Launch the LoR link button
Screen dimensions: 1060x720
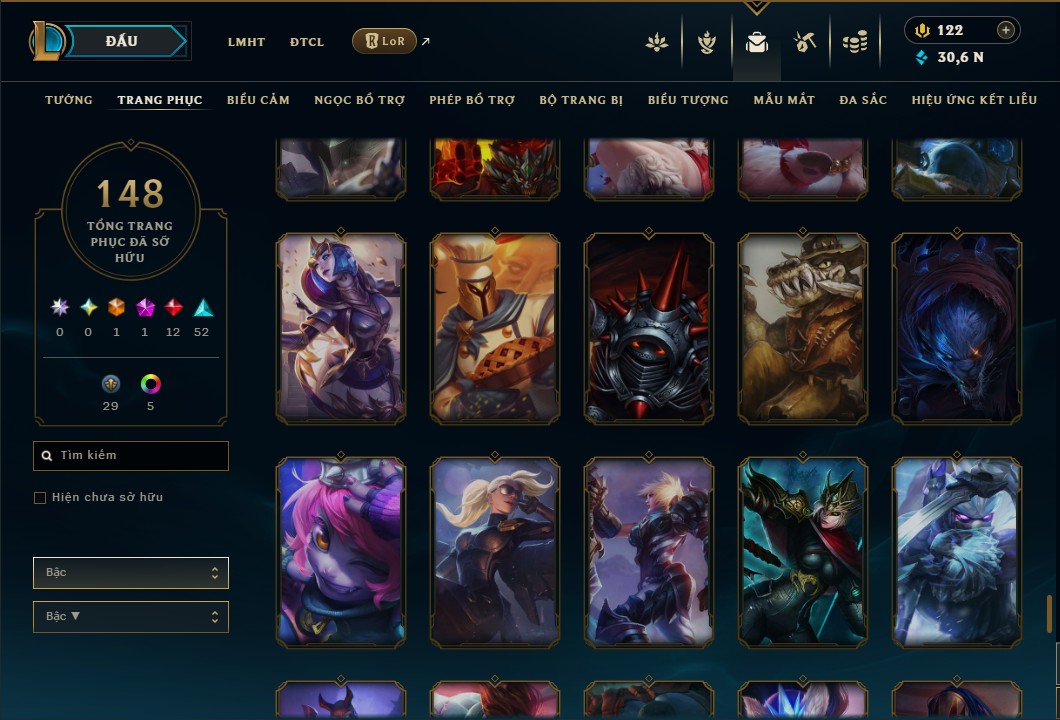click(x=385, y=41)
